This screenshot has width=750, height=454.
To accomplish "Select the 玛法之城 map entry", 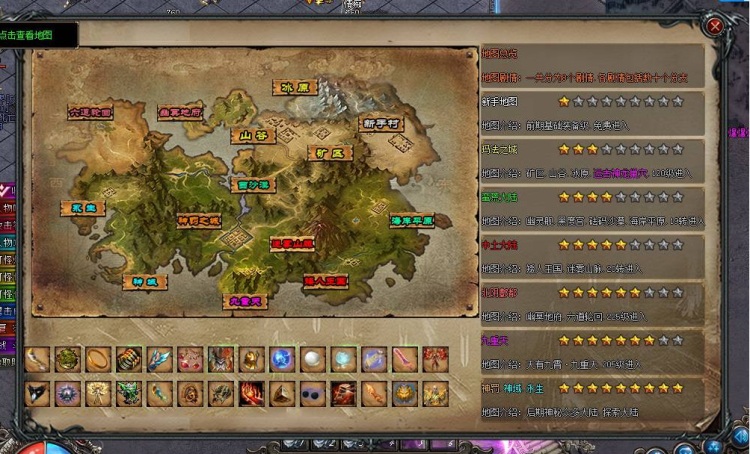I will tap(500, 150).
